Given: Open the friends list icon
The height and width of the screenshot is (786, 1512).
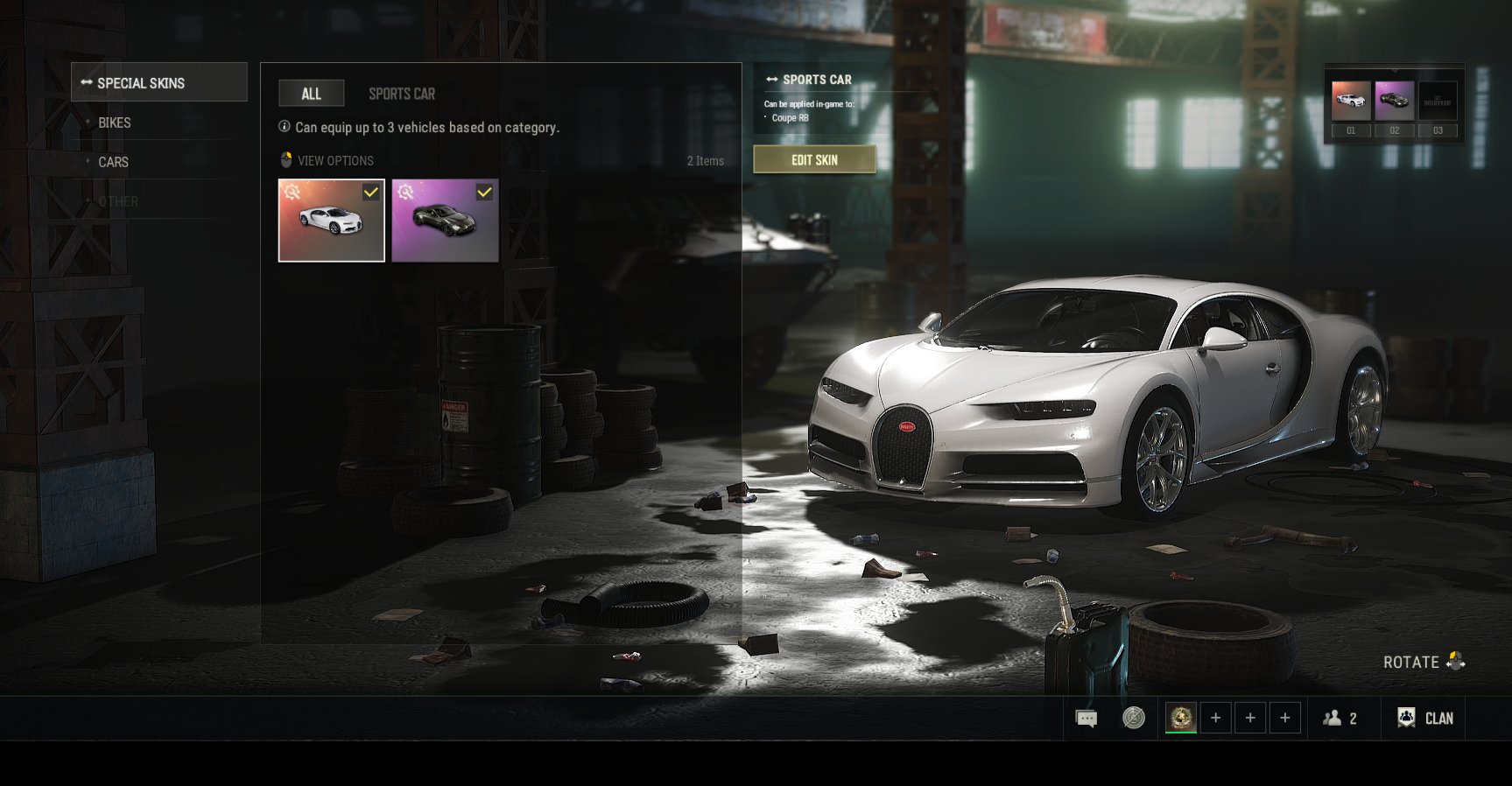Looking at the screenshot, I should [1340, 719].
